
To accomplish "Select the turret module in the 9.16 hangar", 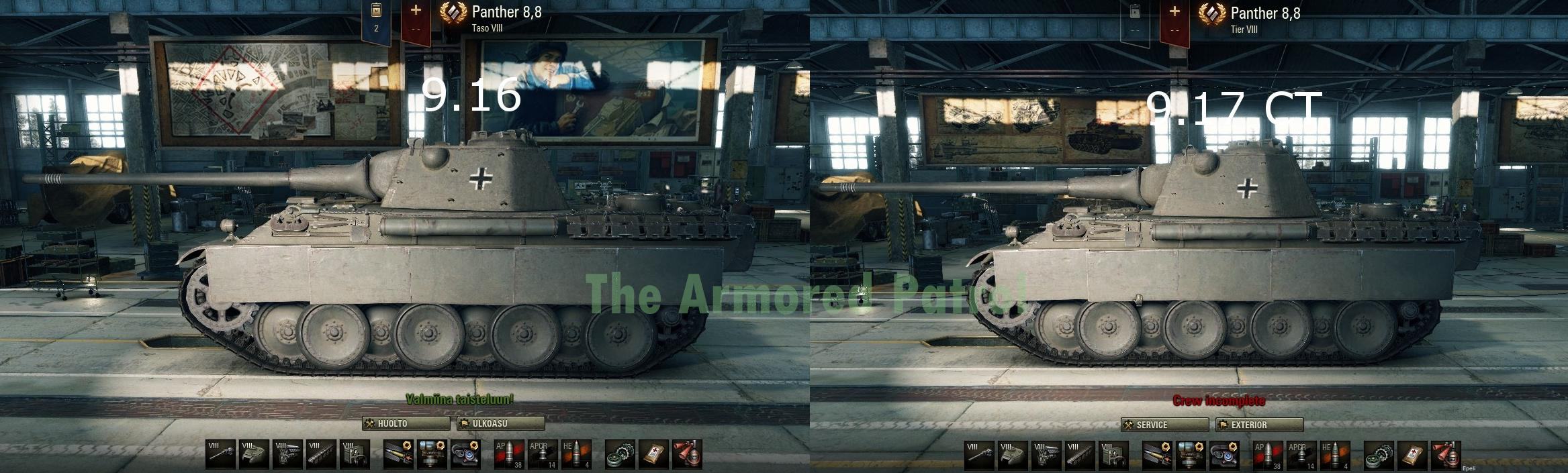I will (x=255, y=454).
